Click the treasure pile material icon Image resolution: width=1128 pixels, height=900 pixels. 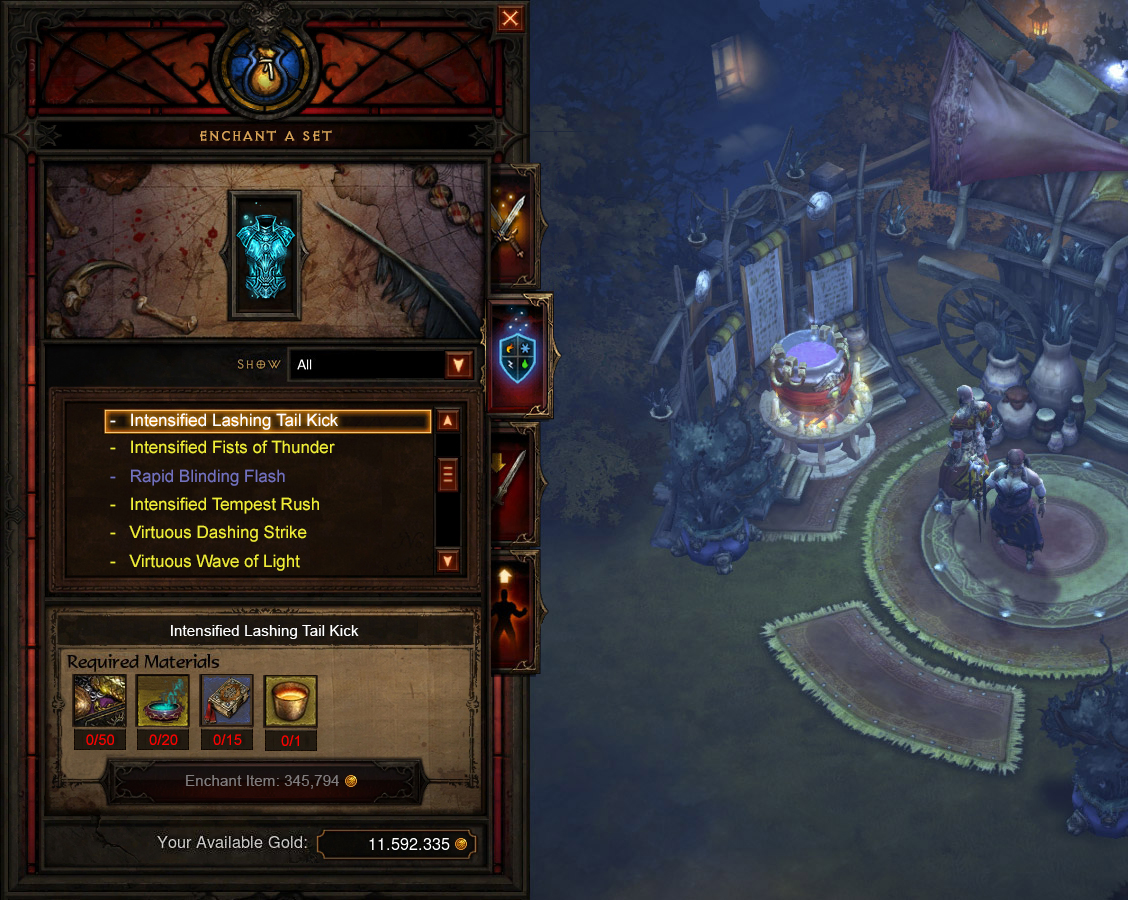point(100,700)
